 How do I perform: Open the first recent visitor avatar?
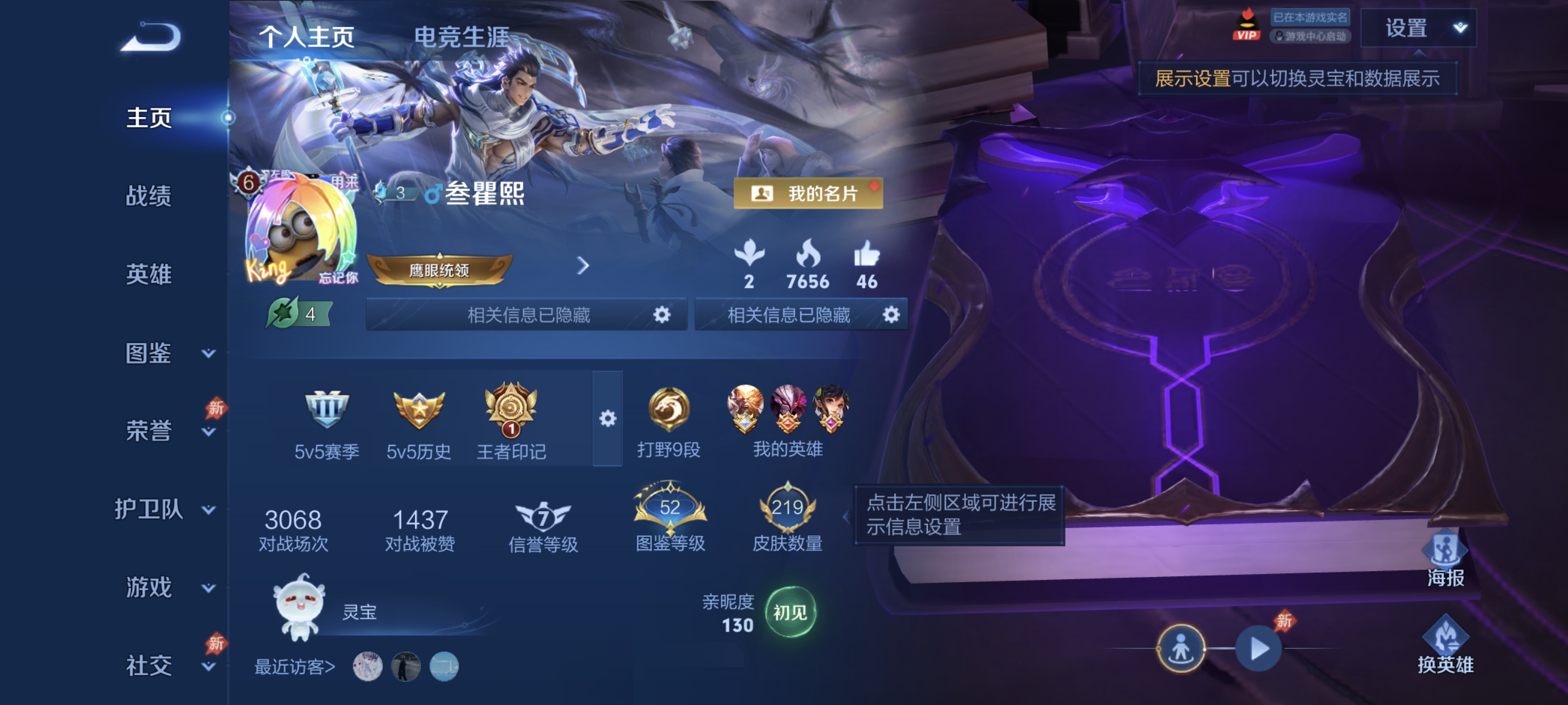368,667
